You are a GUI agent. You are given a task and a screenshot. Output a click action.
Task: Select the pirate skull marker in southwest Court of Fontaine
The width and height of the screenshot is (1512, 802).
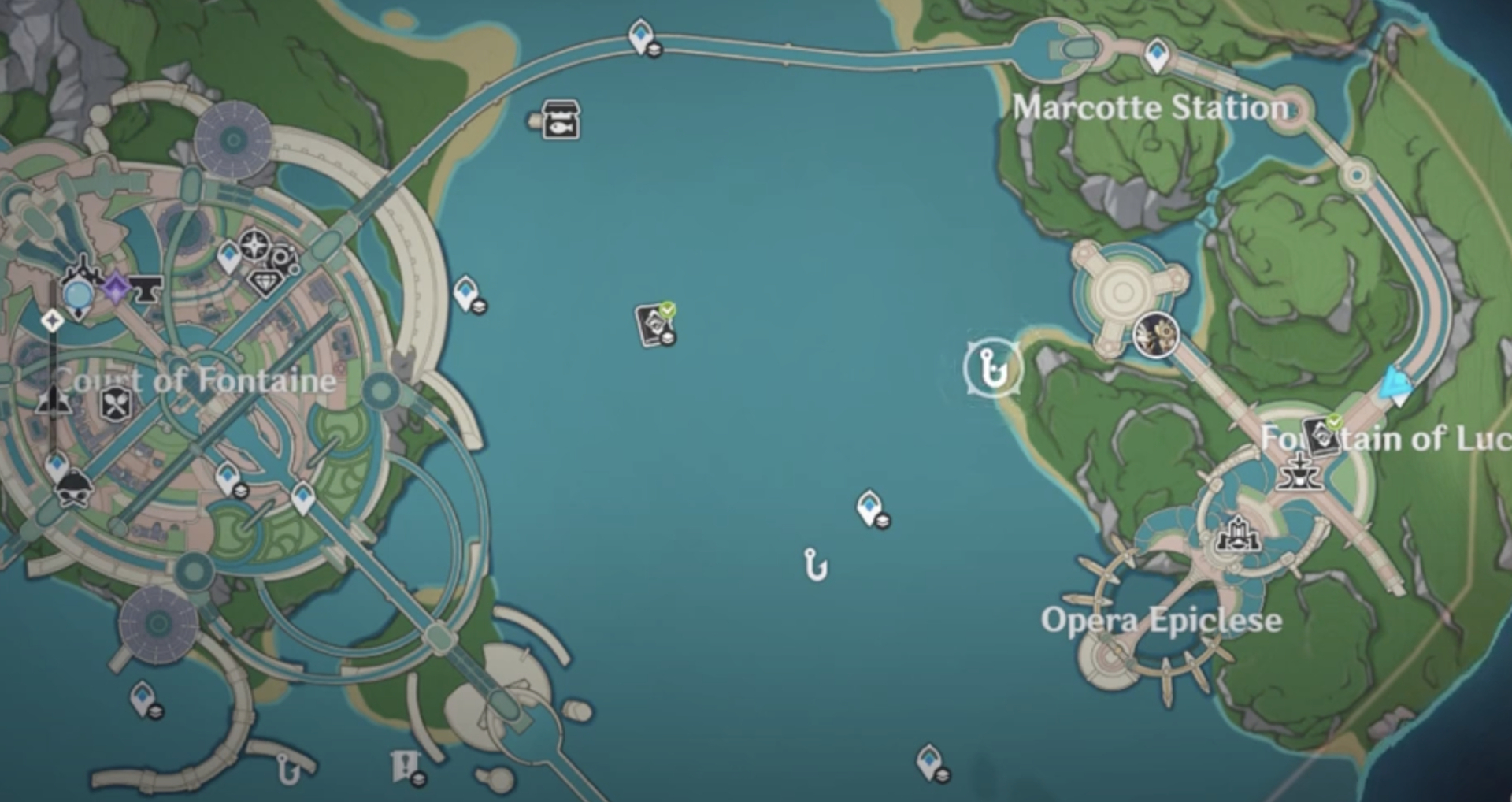pyautogui.click(x=73, y=487)
